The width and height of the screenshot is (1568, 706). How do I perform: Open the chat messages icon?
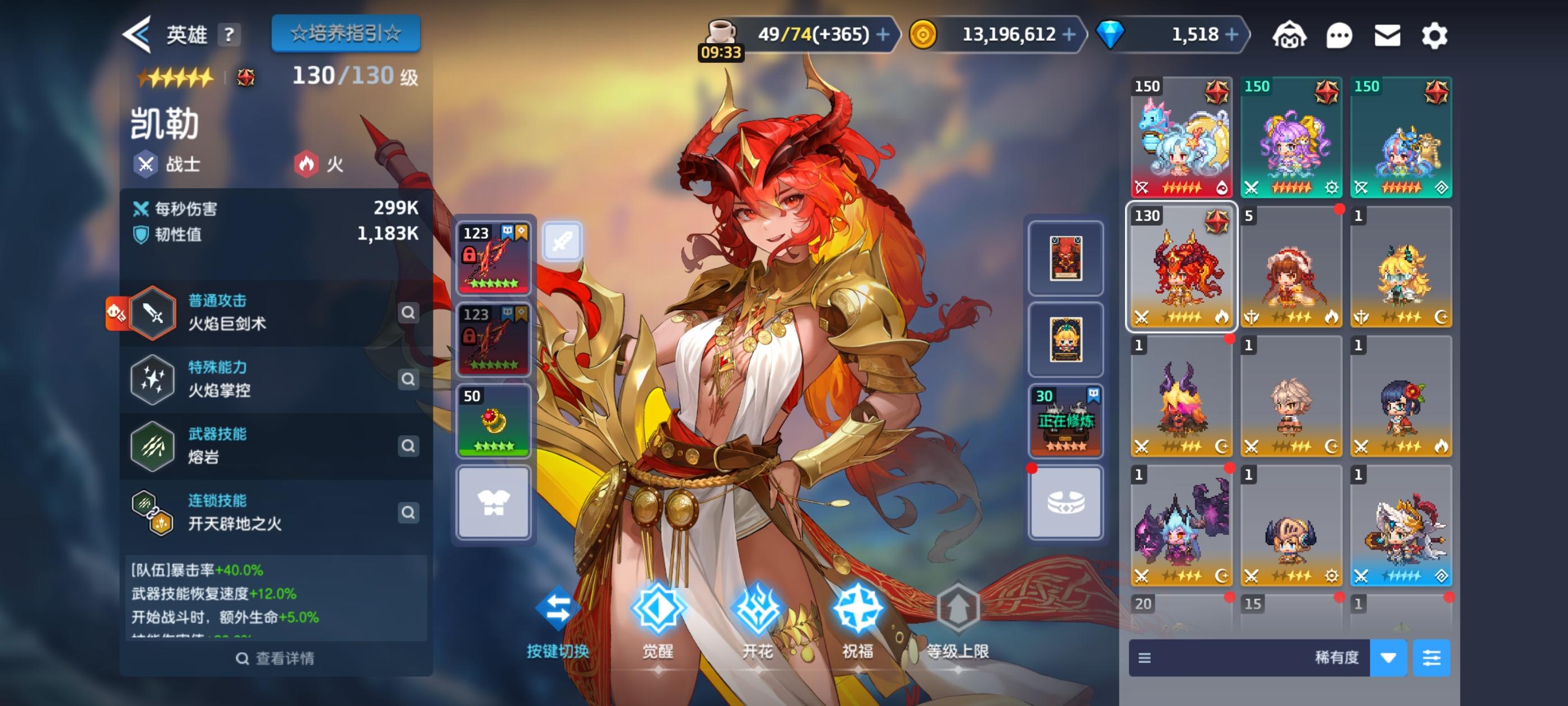click(1338, 35)
